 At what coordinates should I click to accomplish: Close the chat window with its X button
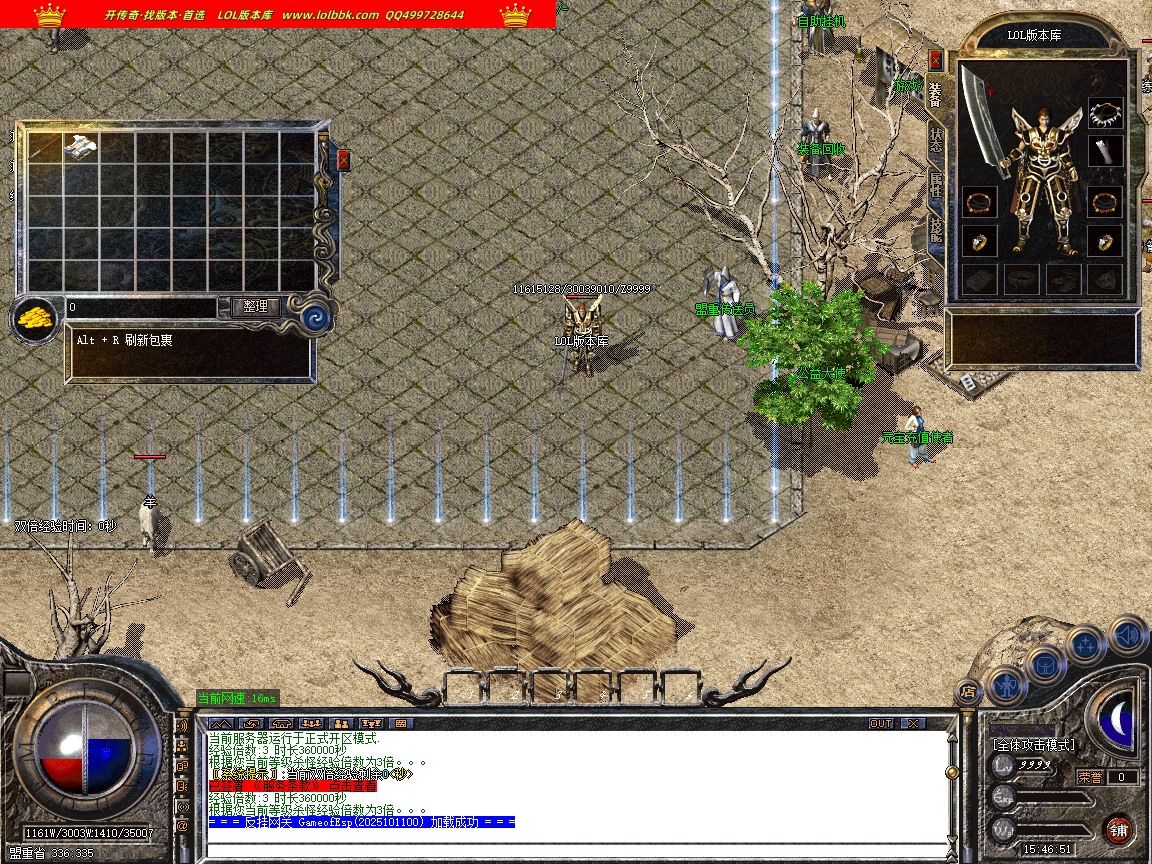click(912, 723)
